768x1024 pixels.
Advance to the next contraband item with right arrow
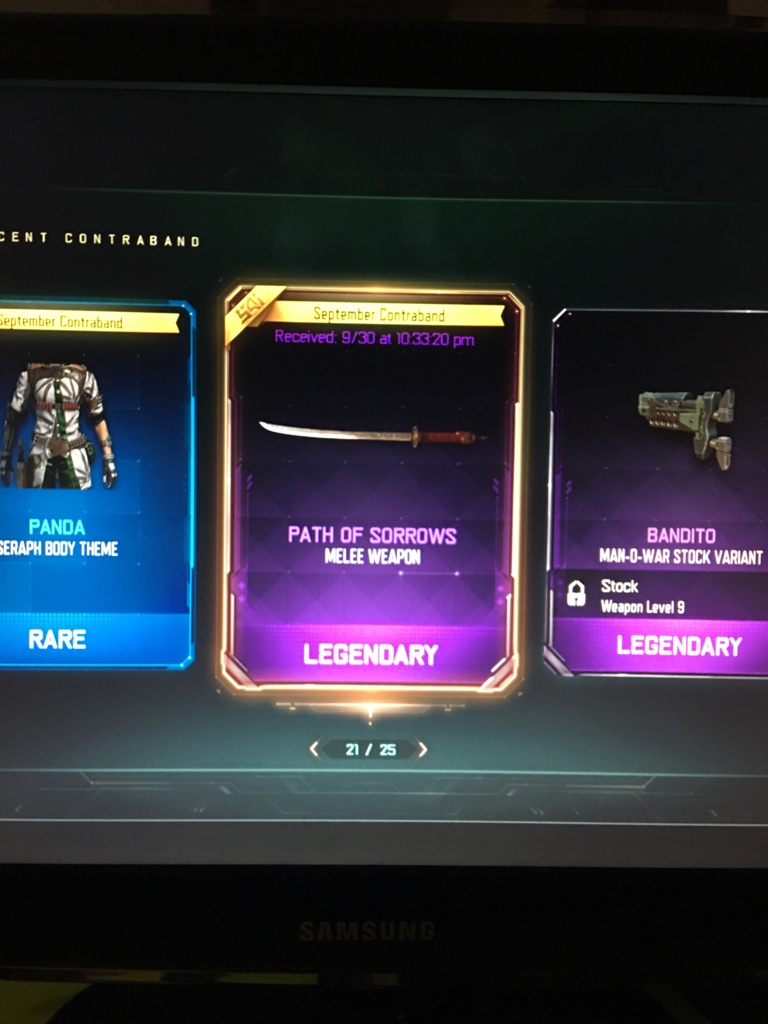(423, 749)
